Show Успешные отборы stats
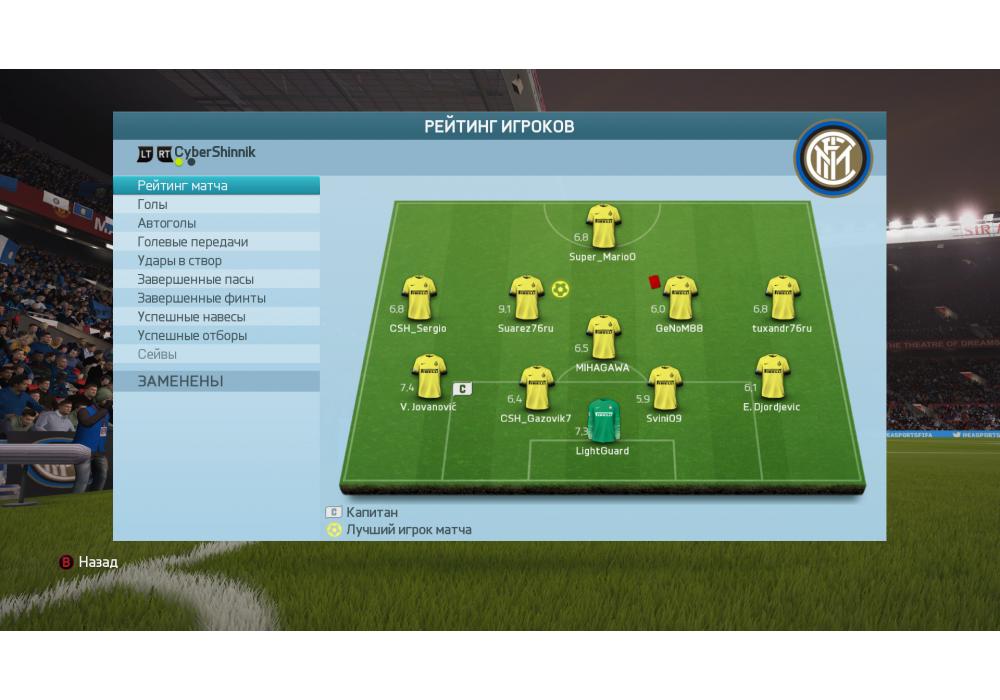Image resolution: width=1000 pixels, height=700 pixels. [216, 336]
